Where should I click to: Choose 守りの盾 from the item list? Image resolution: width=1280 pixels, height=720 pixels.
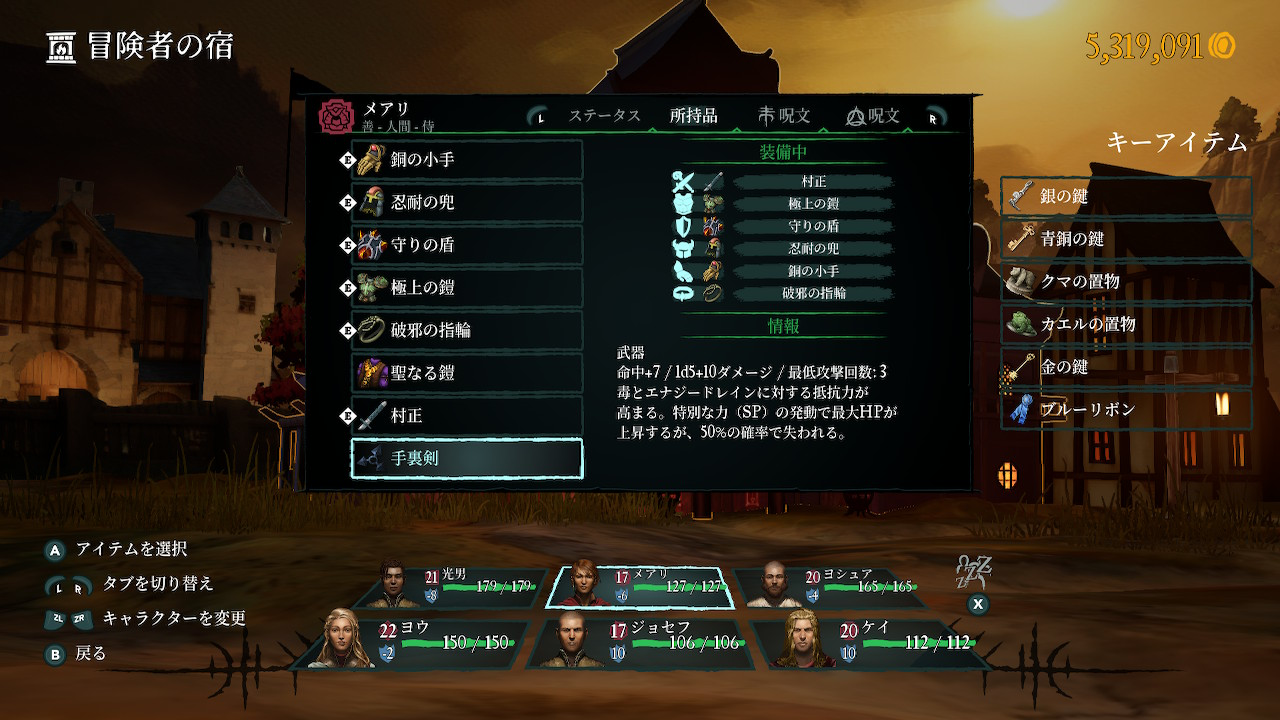pyautogui.click(x=466, y=245)
